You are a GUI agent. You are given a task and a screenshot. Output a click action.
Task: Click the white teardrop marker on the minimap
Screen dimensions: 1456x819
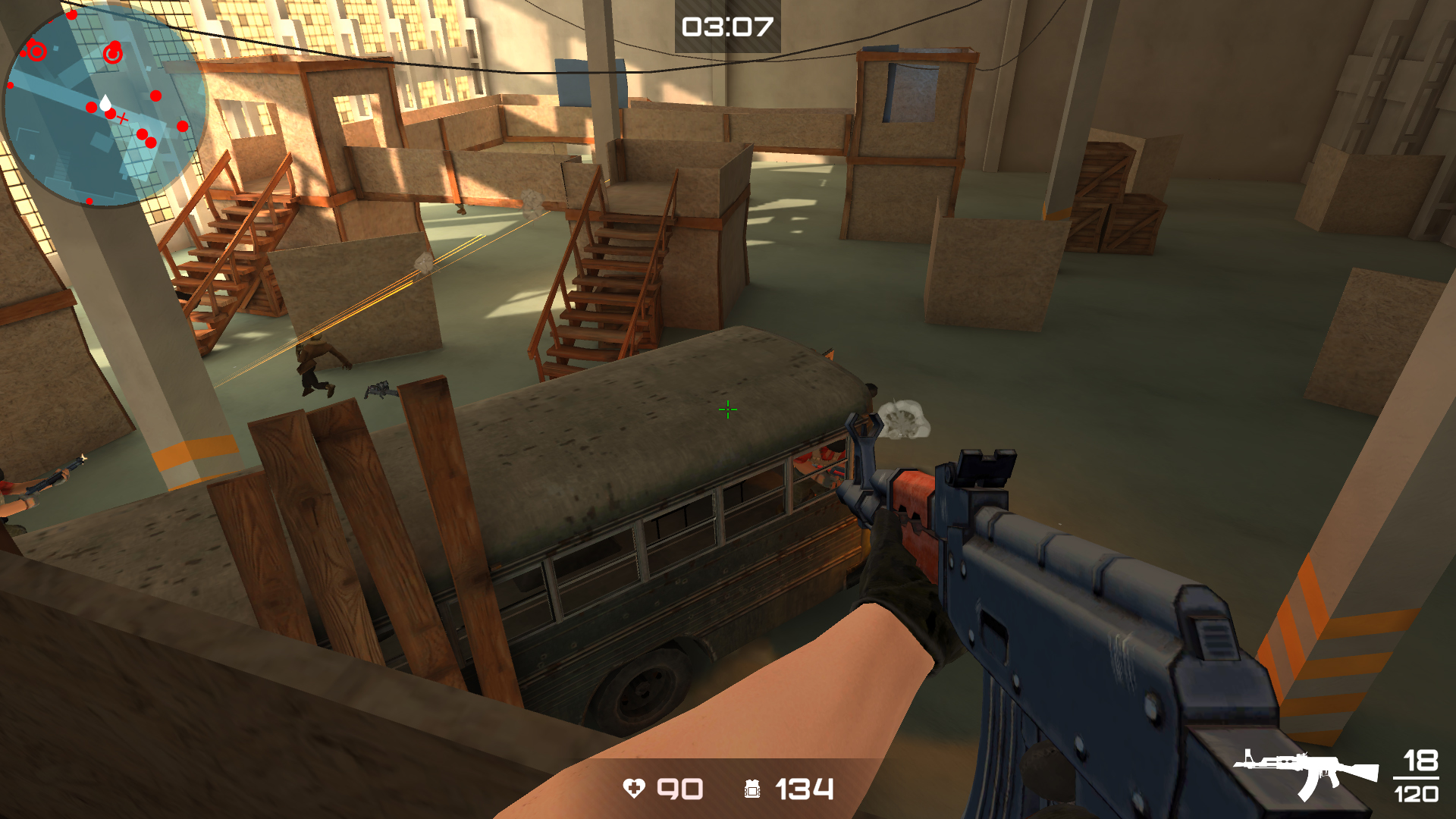(105, 103)
